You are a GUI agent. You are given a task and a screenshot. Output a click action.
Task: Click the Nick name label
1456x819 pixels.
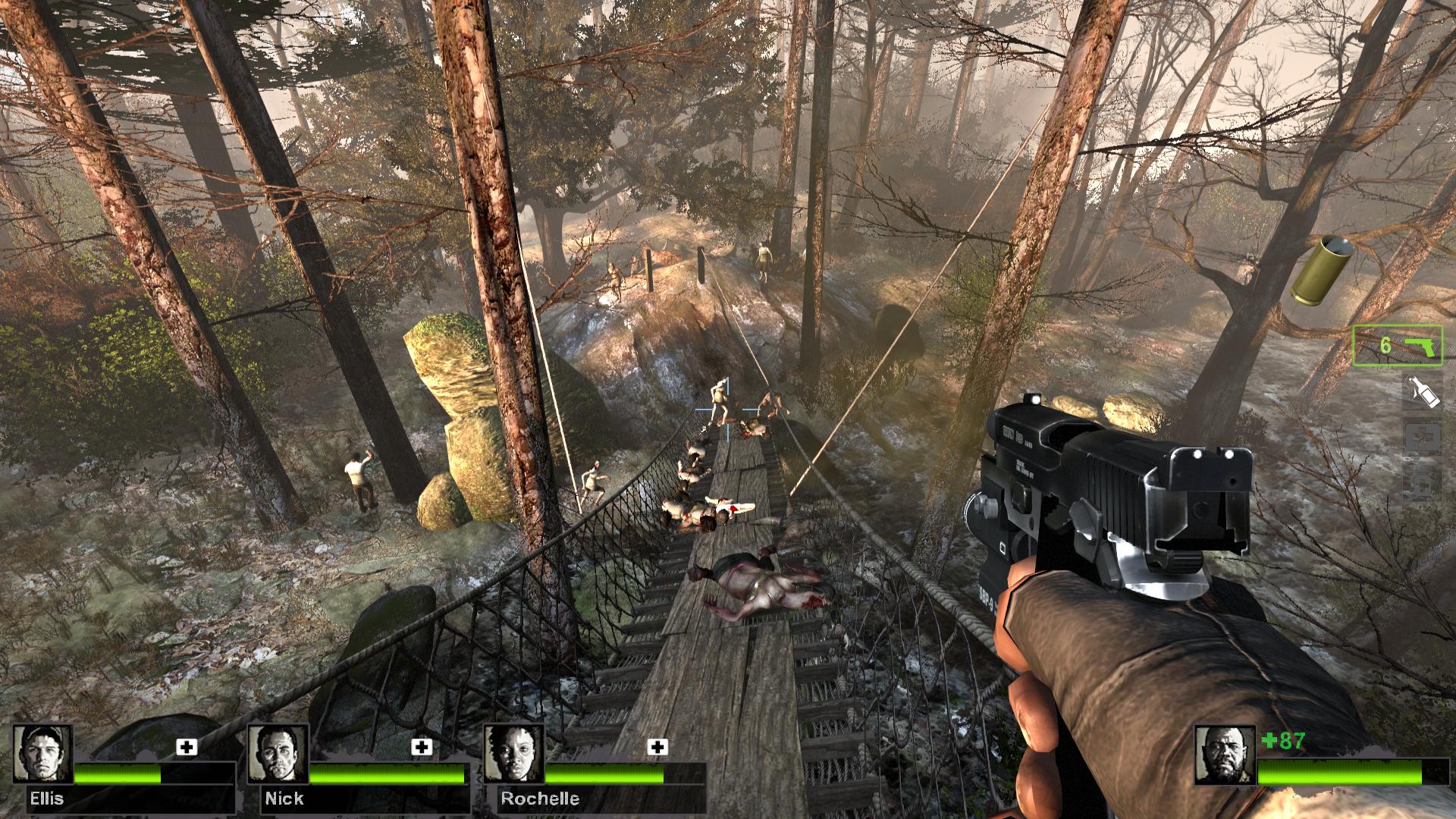coord(283,798)
